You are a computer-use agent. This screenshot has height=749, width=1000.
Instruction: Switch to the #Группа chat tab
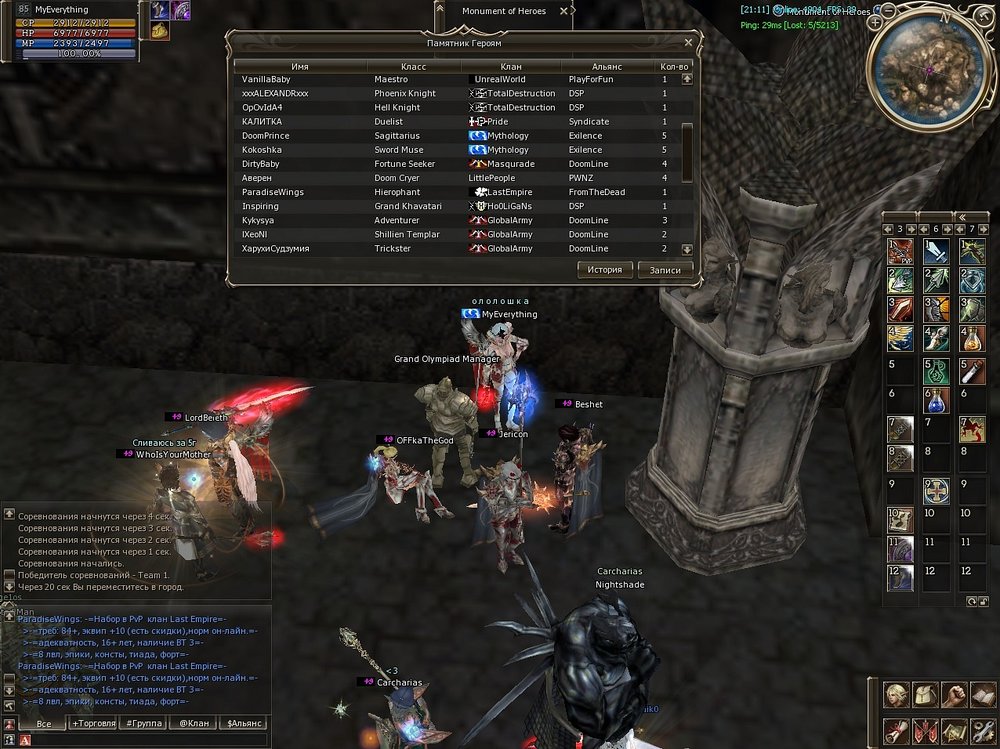click(145, 723)
